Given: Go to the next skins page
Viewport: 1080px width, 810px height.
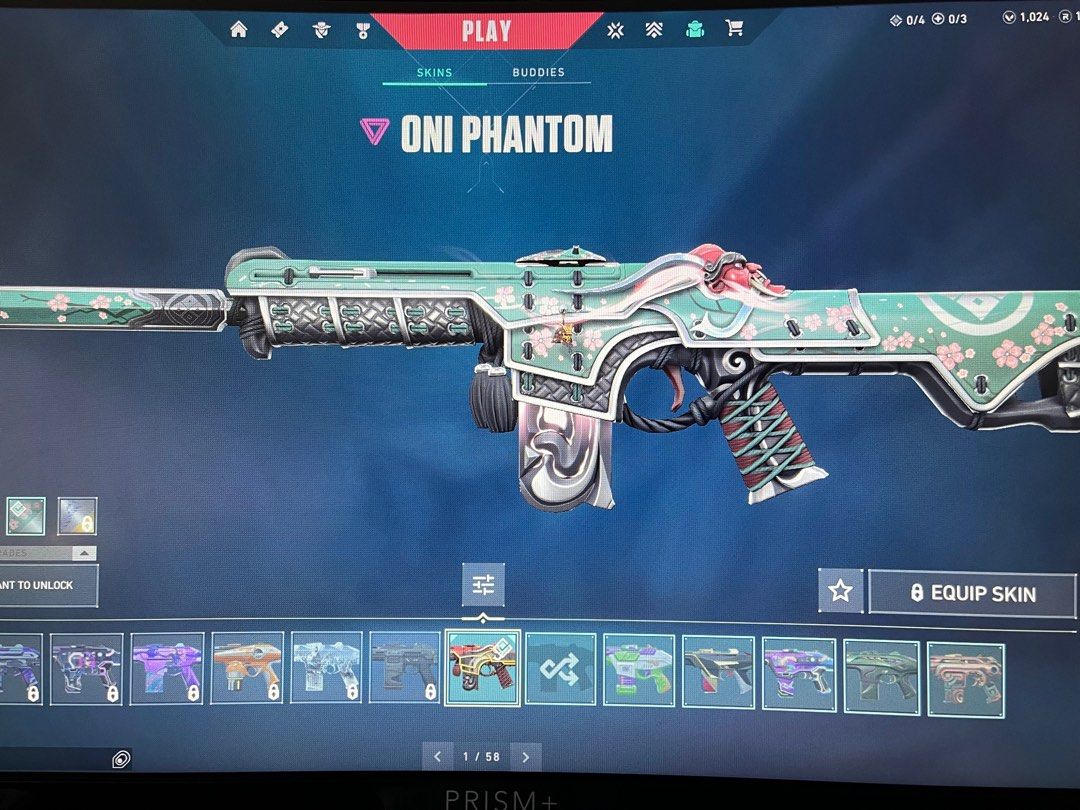Looking at the screenshot, I should coord(526,757).
